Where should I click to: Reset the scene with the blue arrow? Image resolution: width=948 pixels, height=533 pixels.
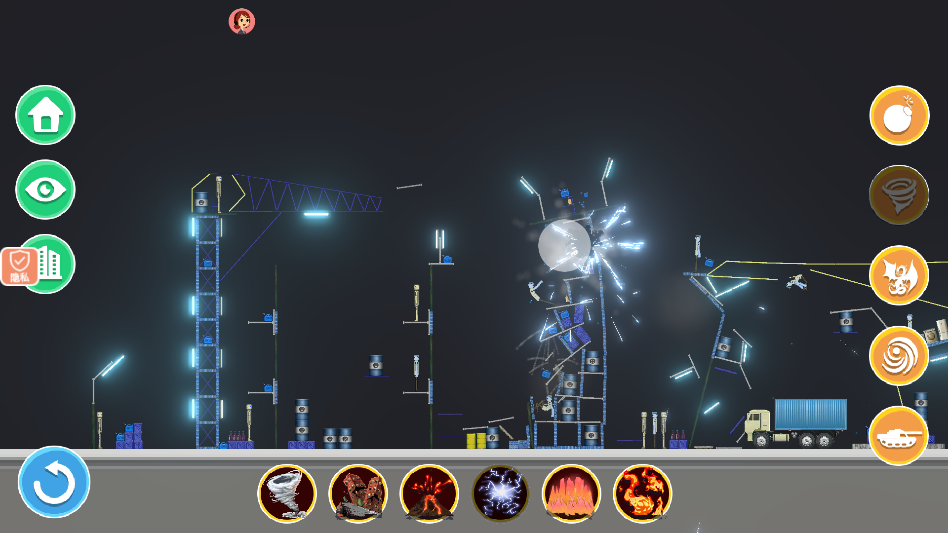54,482
